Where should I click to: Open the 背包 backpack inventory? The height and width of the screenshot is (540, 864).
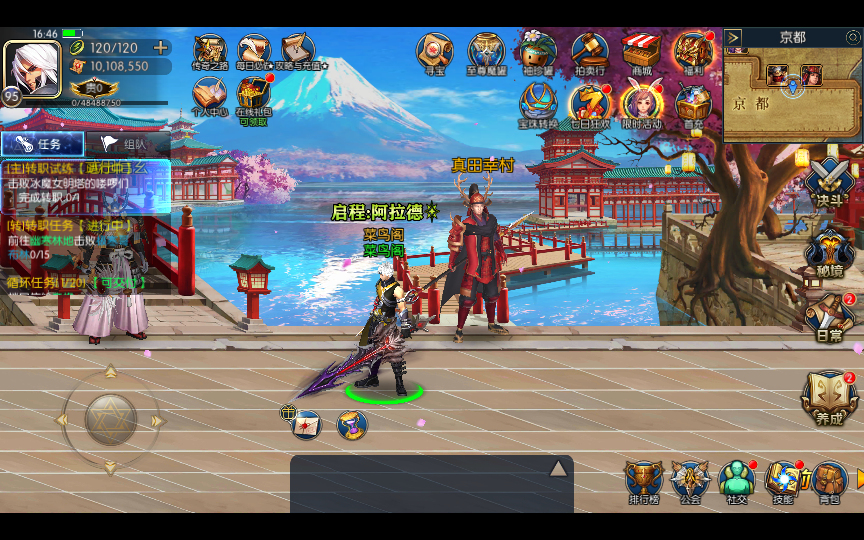tap(829, 481)
